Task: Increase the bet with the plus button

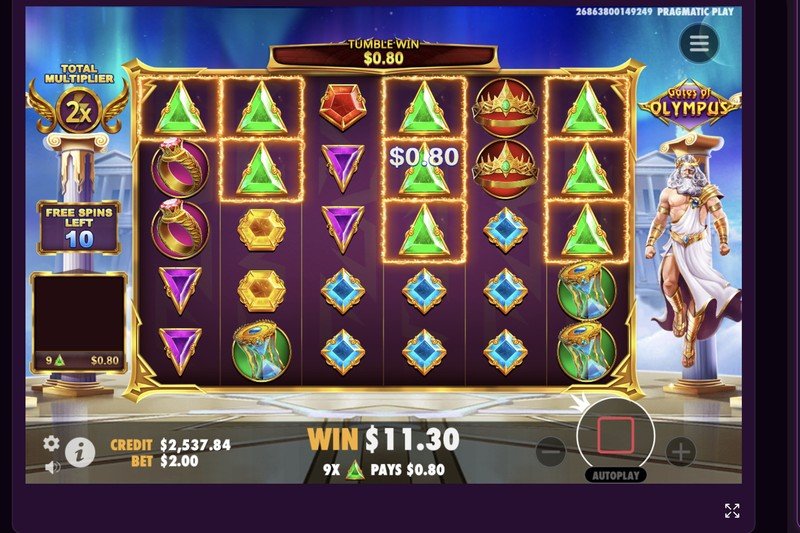Action: point(681,452)
